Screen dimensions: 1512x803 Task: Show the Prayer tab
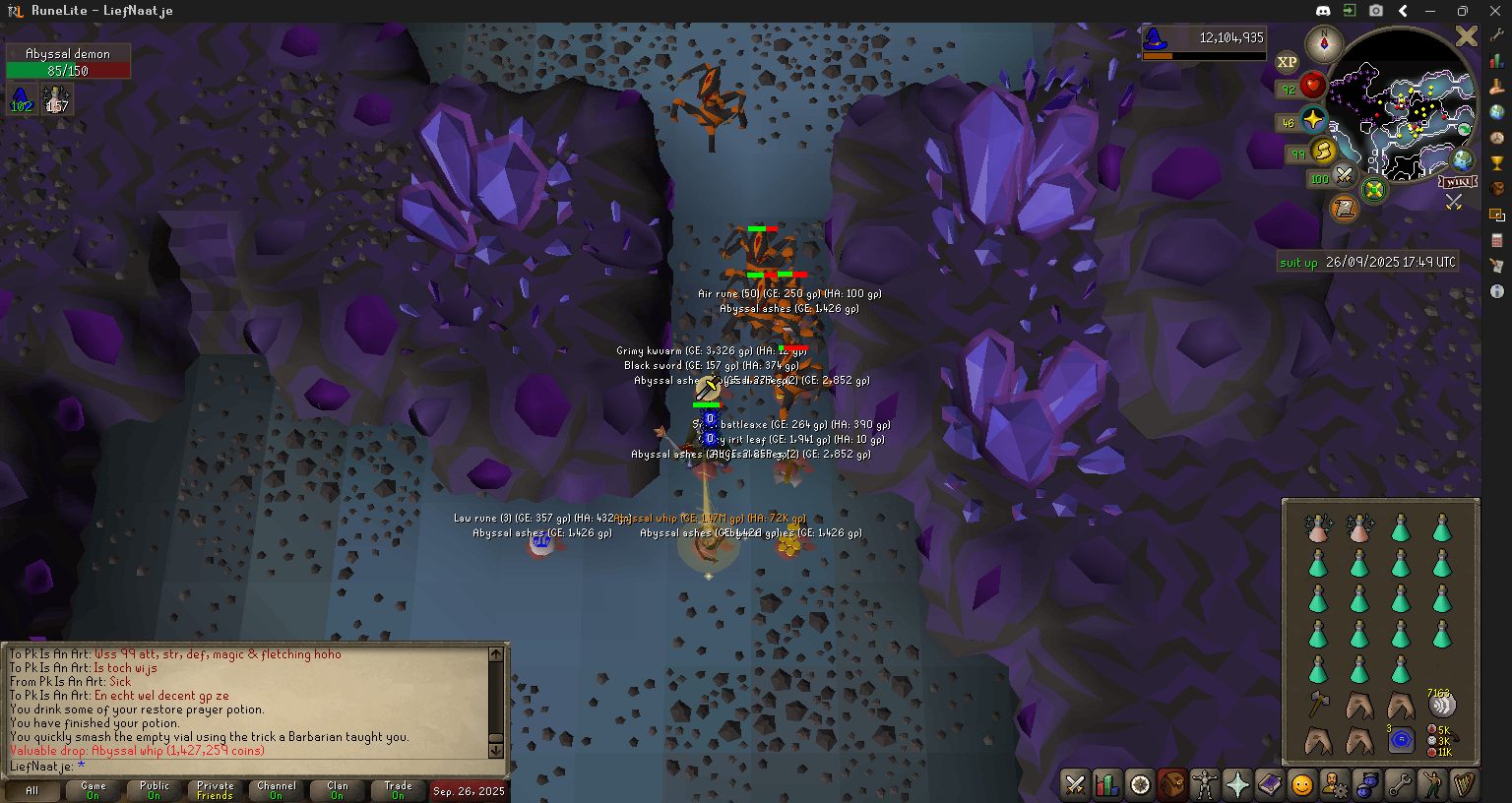point(1237,784)
